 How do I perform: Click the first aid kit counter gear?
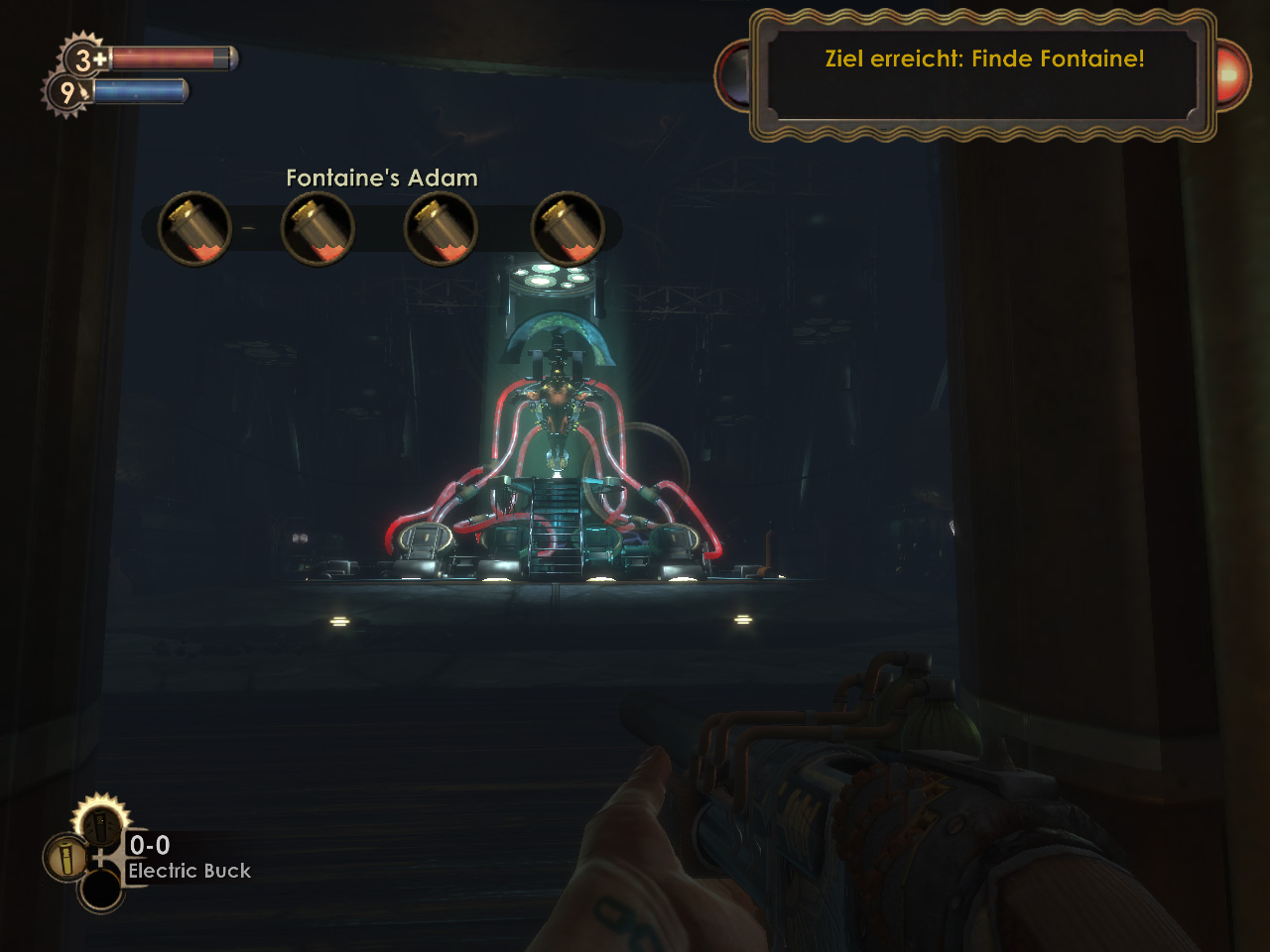click(x=85, y=59)
